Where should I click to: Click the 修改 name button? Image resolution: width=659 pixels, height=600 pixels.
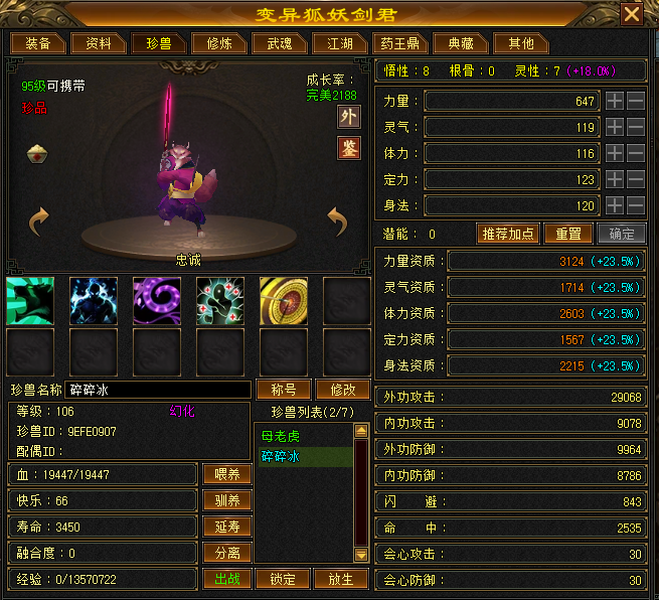342,389
